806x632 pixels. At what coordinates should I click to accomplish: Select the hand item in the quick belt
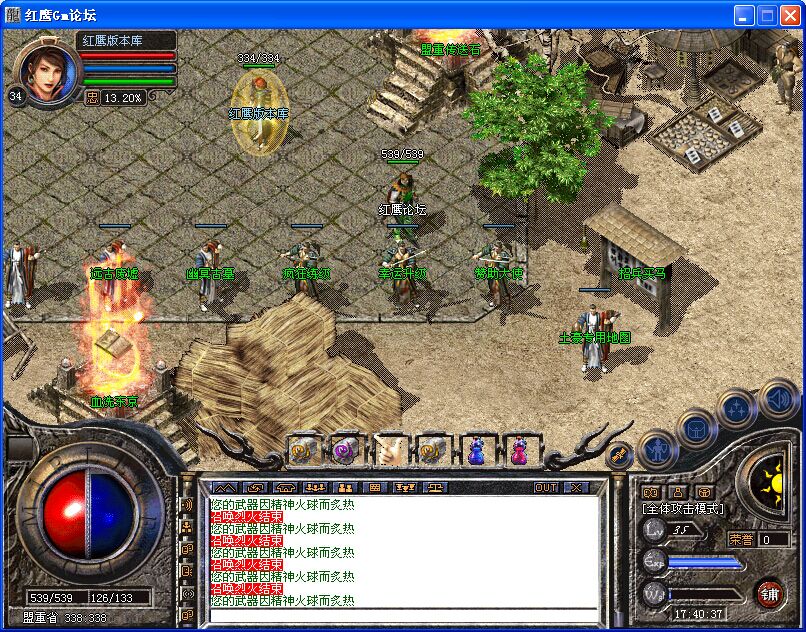pos(390,451)
